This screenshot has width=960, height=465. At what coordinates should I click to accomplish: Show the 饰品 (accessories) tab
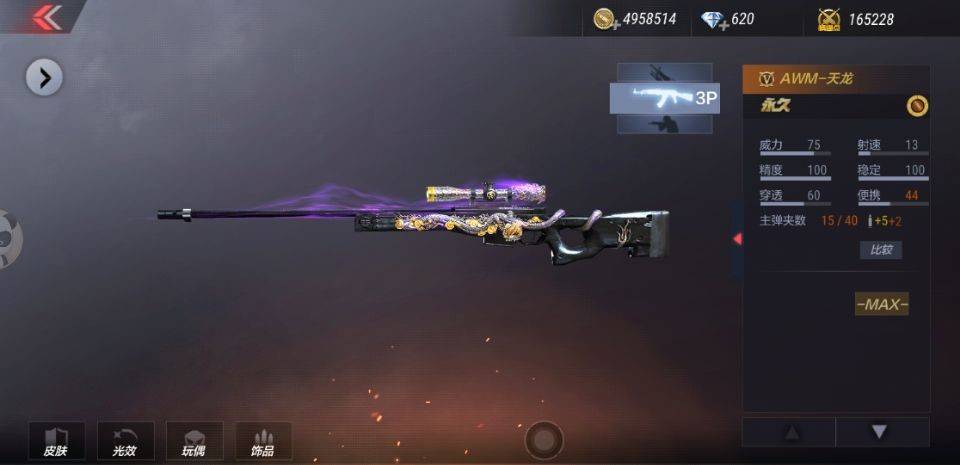[263, 441]
